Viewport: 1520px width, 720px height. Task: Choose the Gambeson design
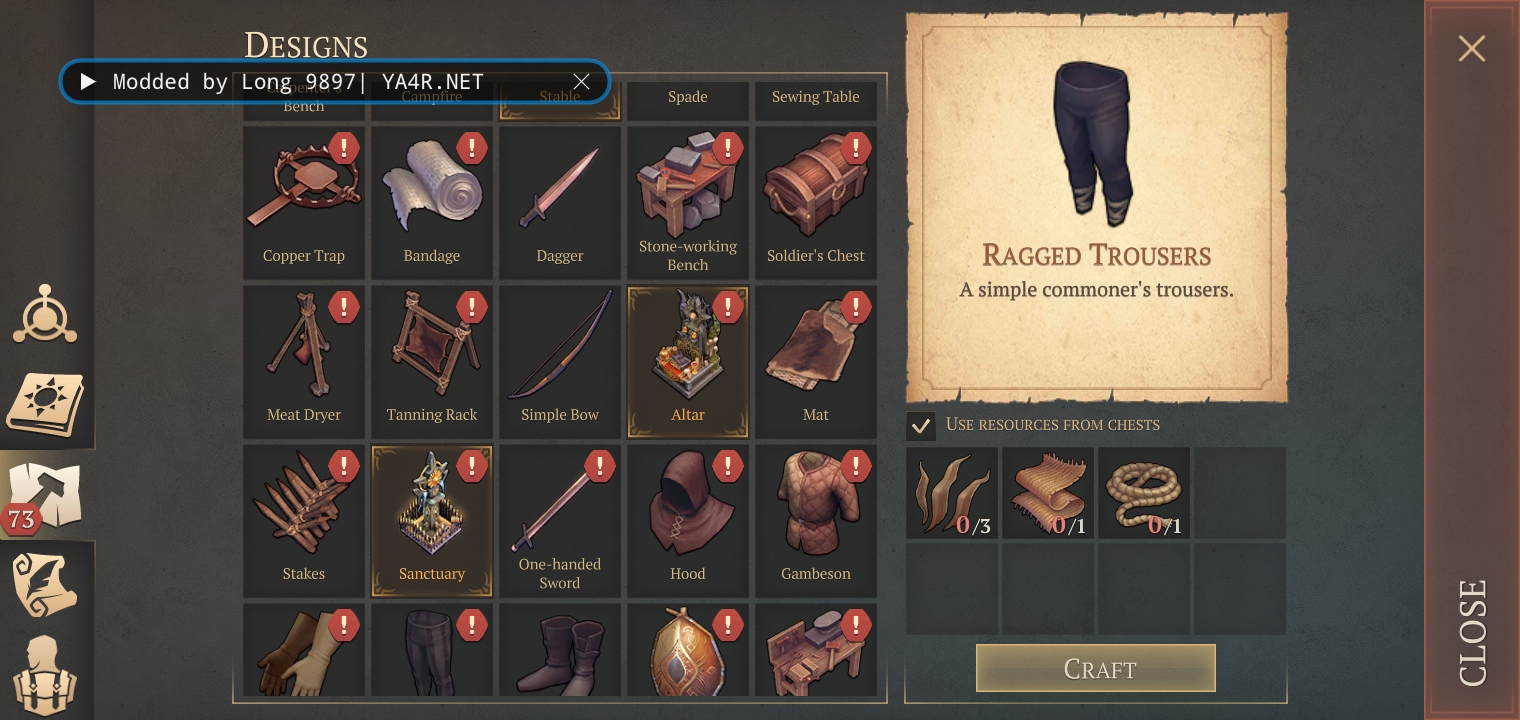coord(816,521)
